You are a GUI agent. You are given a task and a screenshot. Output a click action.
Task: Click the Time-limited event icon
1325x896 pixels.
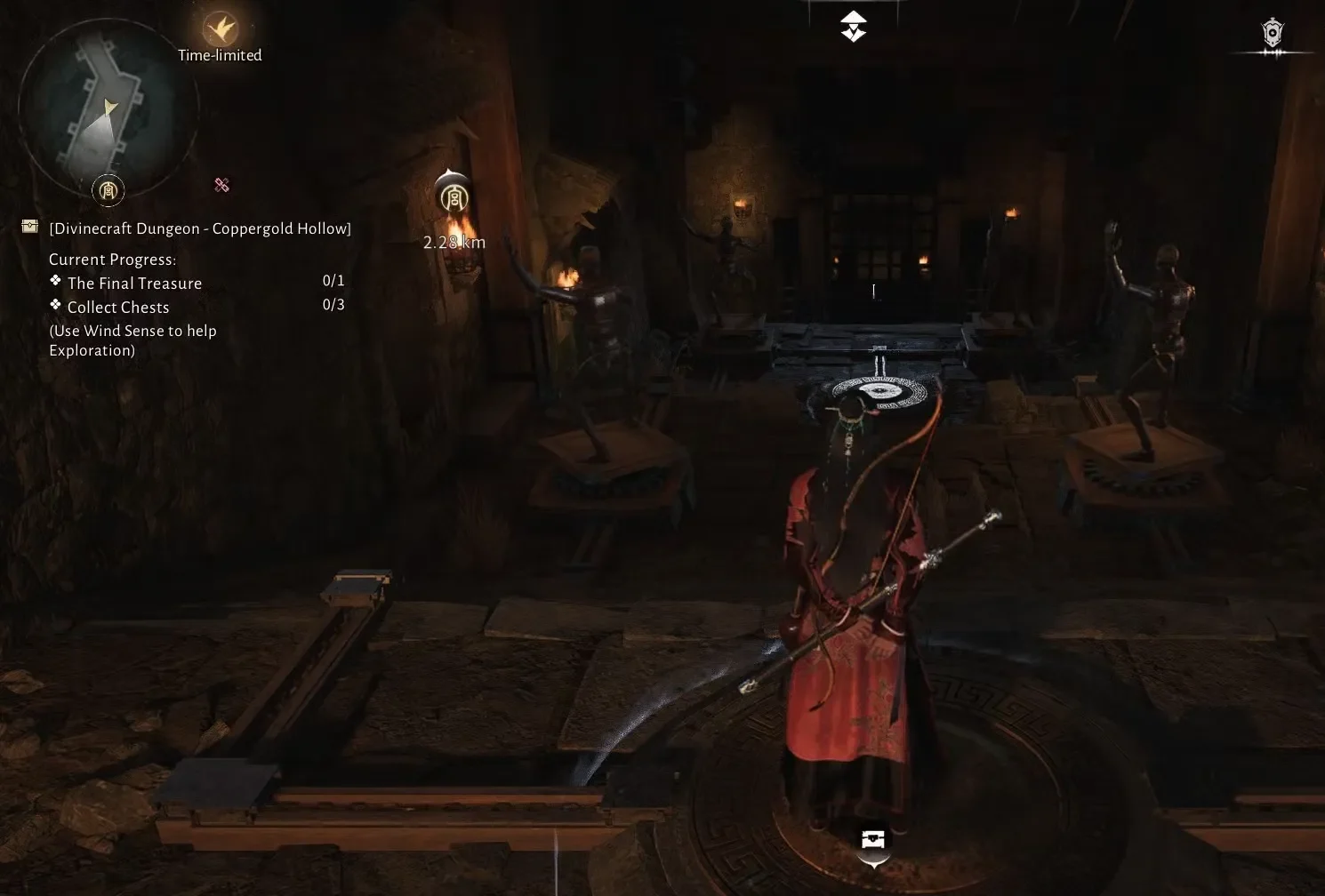click(220, 29)
